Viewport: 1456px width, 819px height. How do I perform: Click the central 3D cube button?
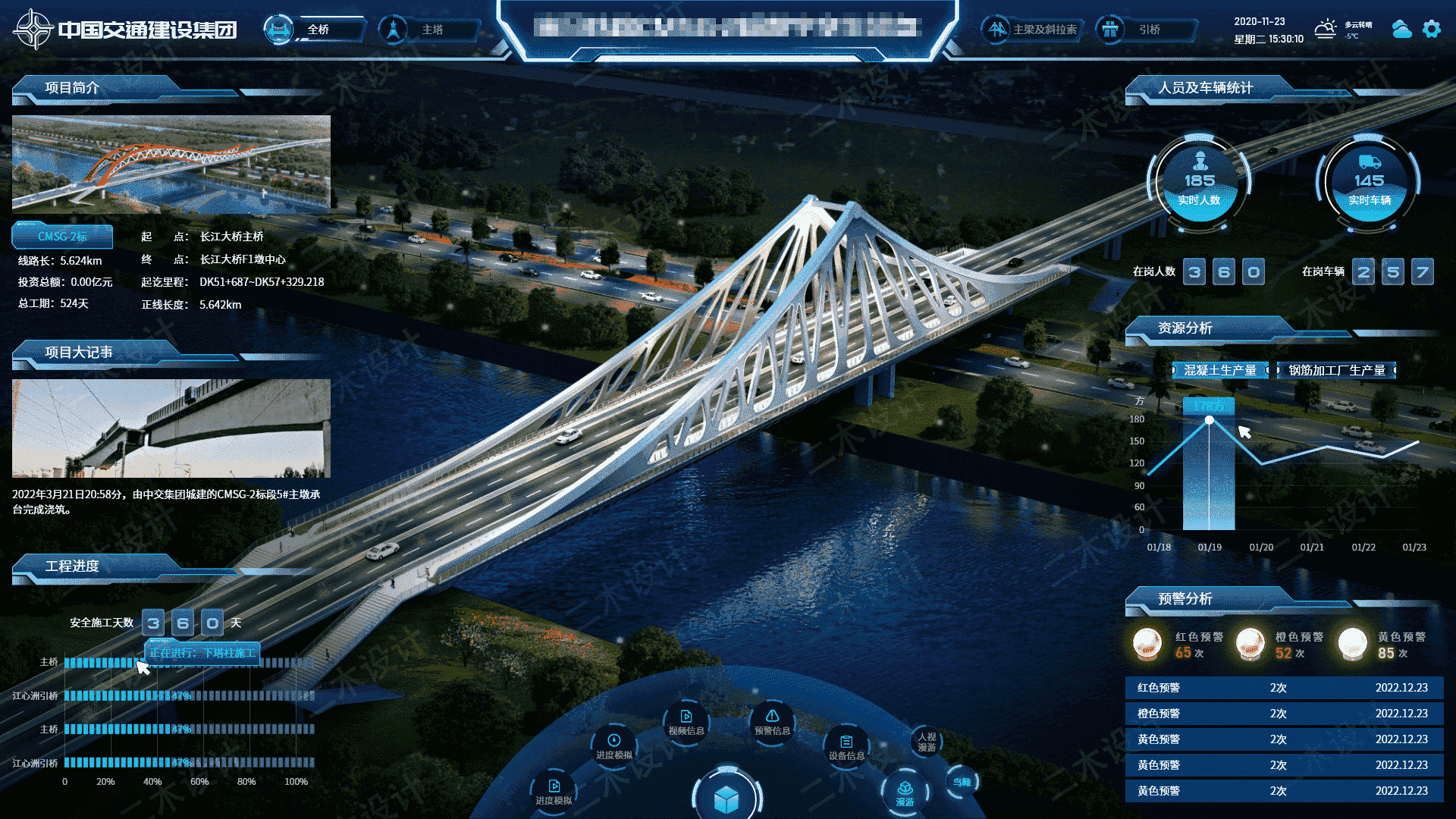tap(726, 798)
